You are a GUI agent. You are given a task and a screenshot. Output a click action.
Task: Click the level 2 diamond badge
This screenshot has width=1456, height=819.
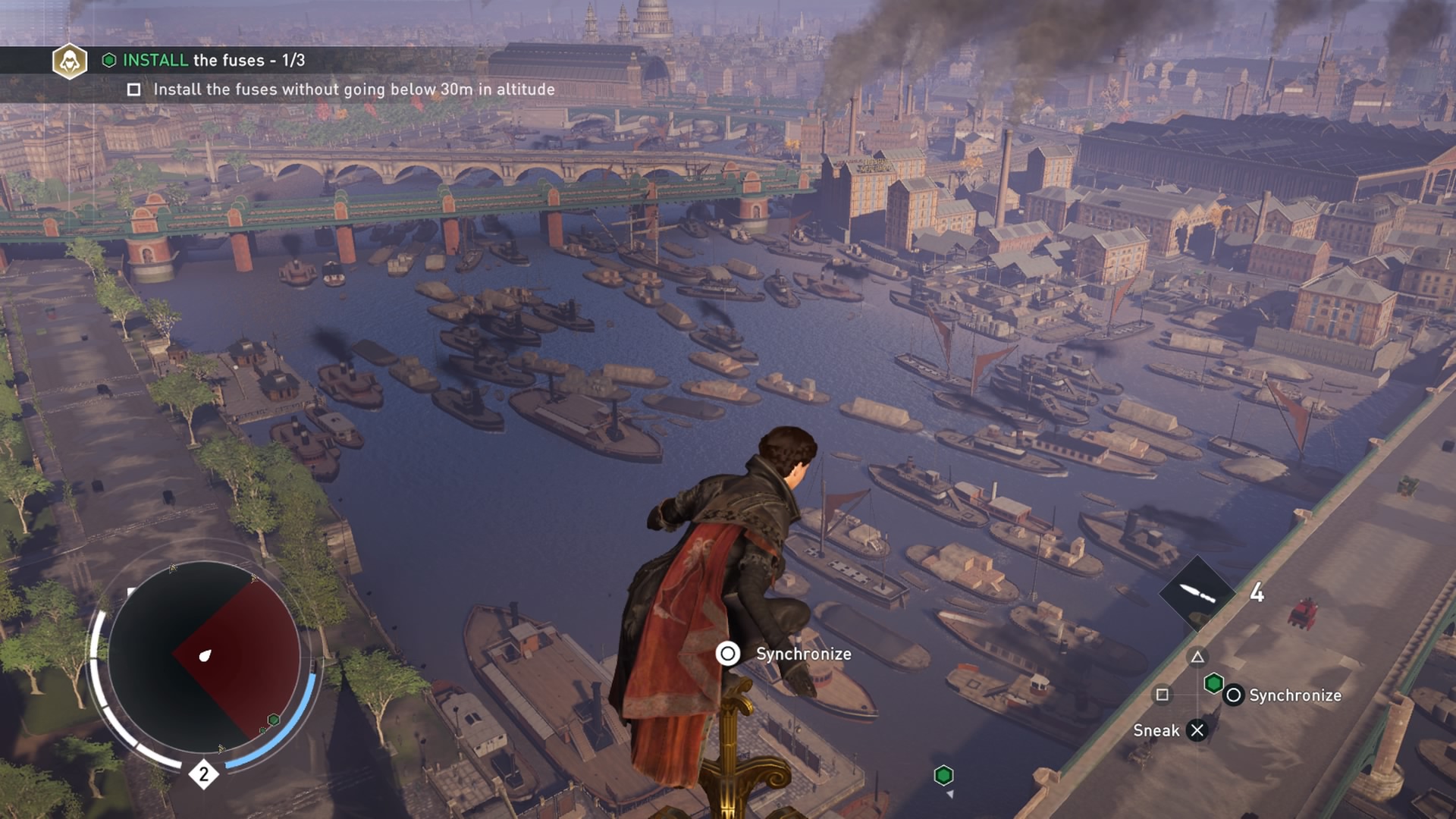pos(203,774)
